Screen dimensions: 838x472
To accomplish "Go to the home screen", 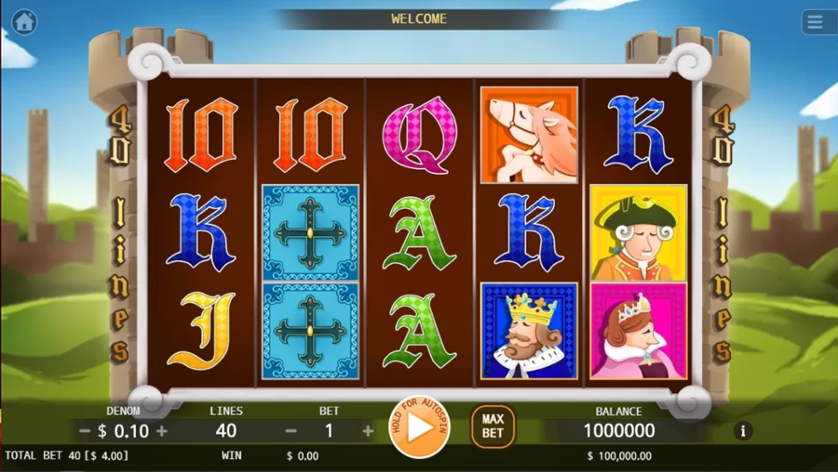I will [x=23, y=21].
